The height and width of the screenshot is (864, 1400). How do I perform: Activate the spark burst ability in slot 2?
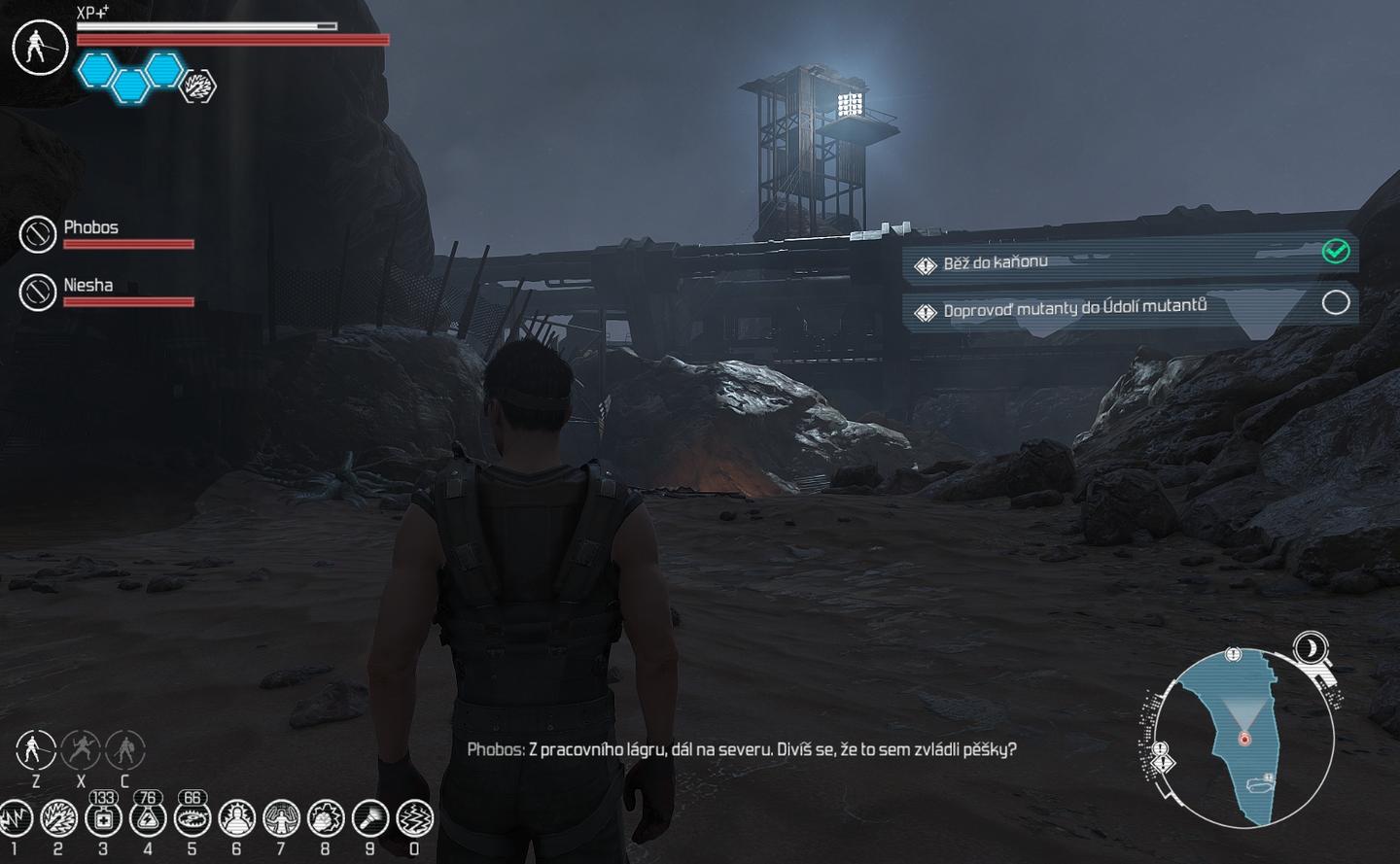tap(58, 819)
